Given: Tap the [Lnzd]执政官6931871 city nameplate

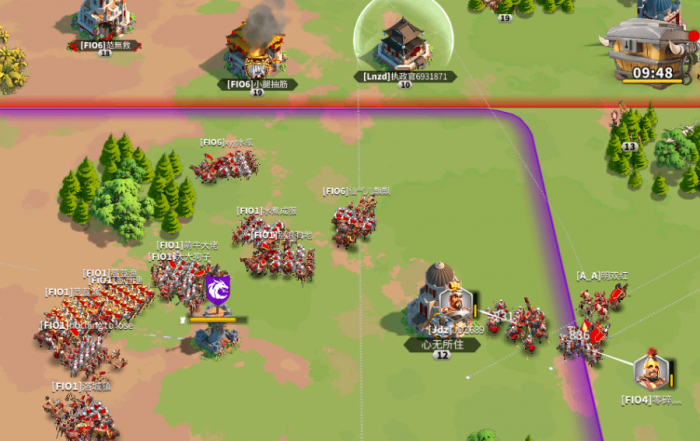Looking at the screenshot, I should (x=405, y=76).
